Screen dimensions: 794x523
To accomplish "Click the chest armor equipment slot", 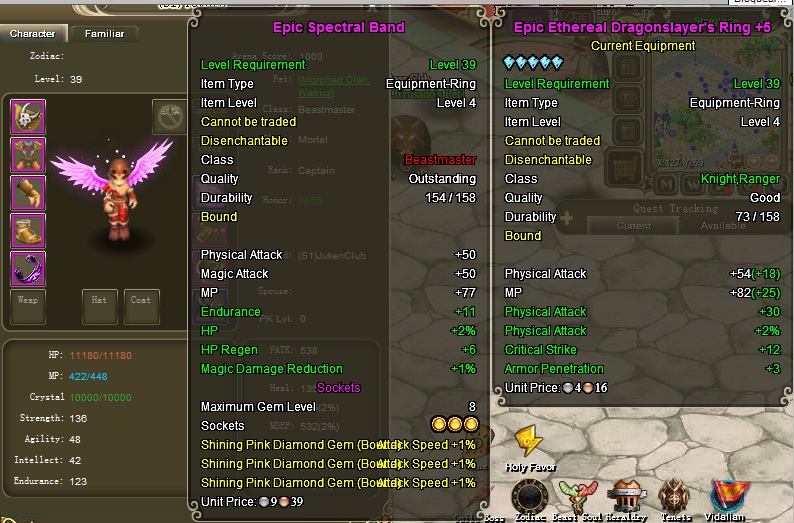I will point(28,155).
